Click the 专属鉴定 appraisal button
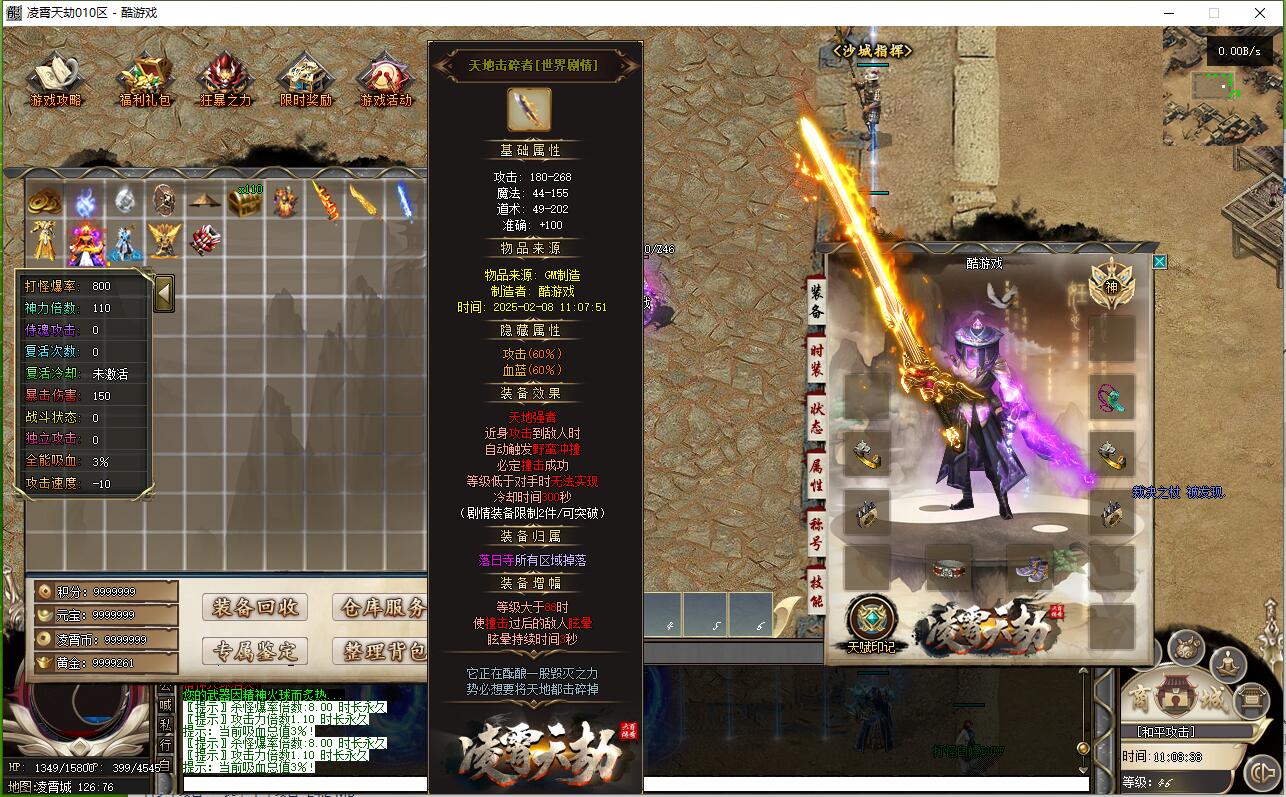 coord(255,651)
